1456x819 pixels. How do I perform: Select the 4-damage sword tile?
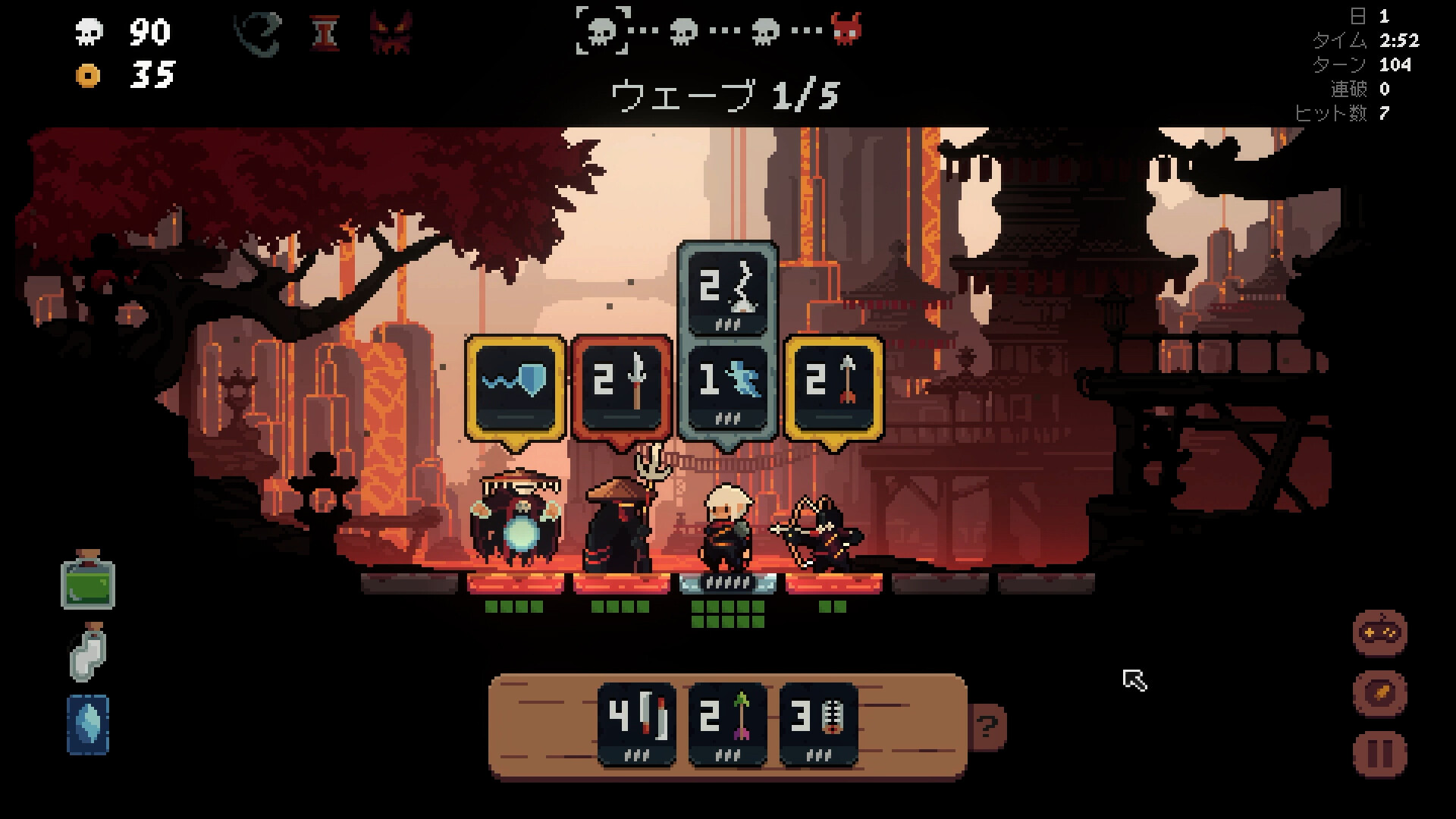click(636, 723)
